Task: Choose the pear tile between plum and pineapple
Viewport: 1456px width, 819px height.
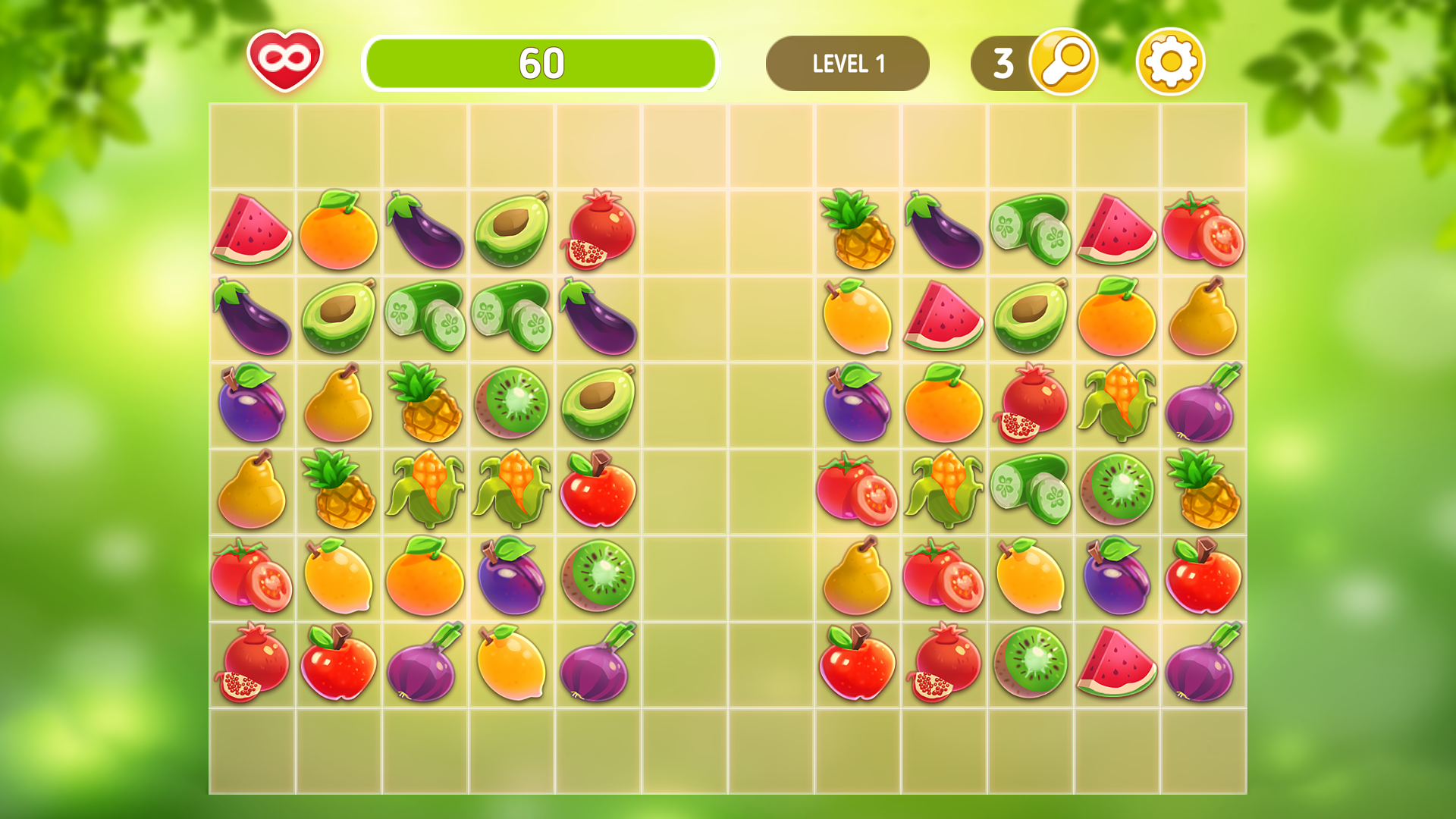Action: [x=338, y=403]
